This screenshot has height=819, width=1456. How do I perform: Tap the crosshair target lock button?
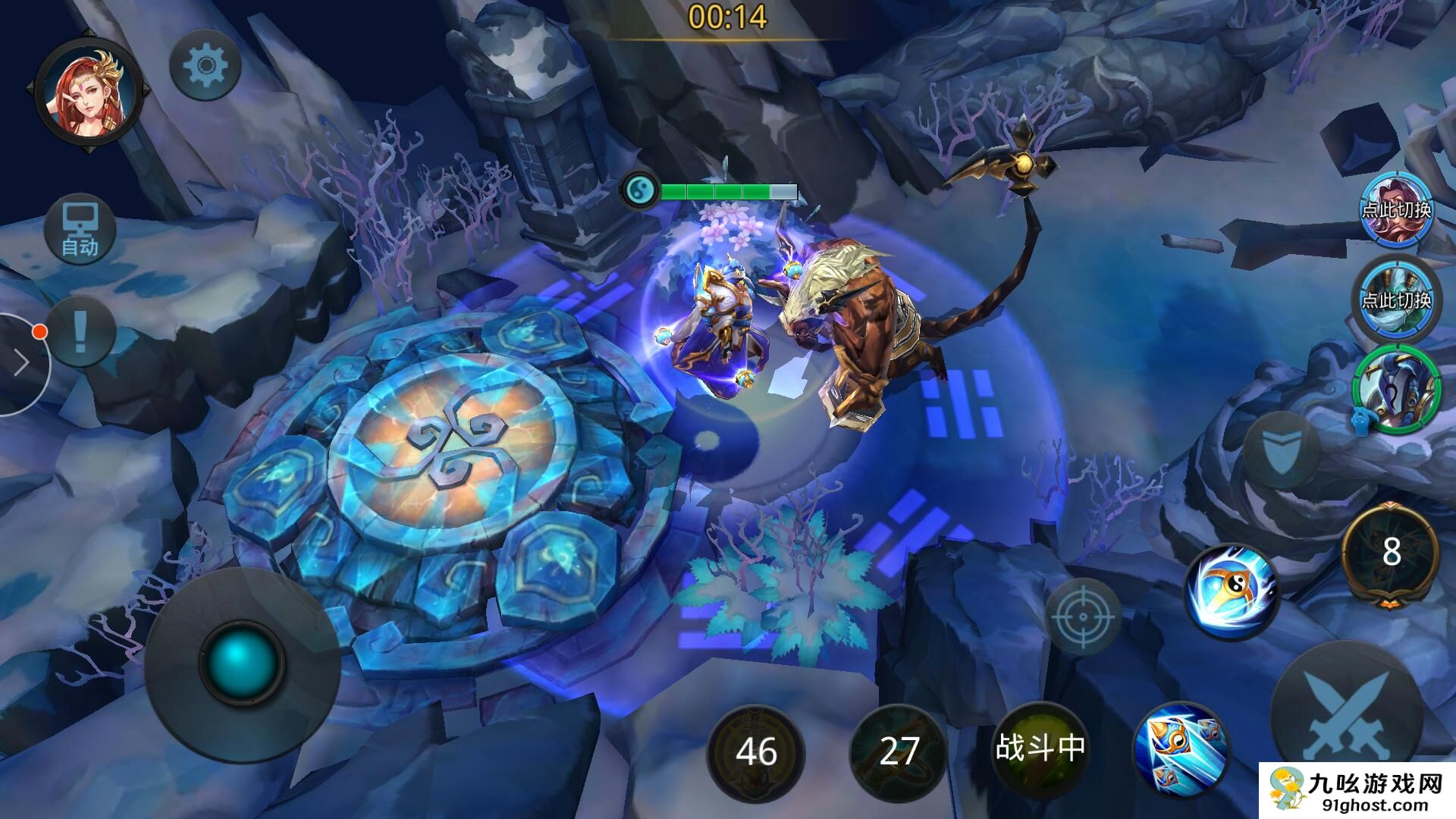pyautogui.click(x=1084, y=616)
